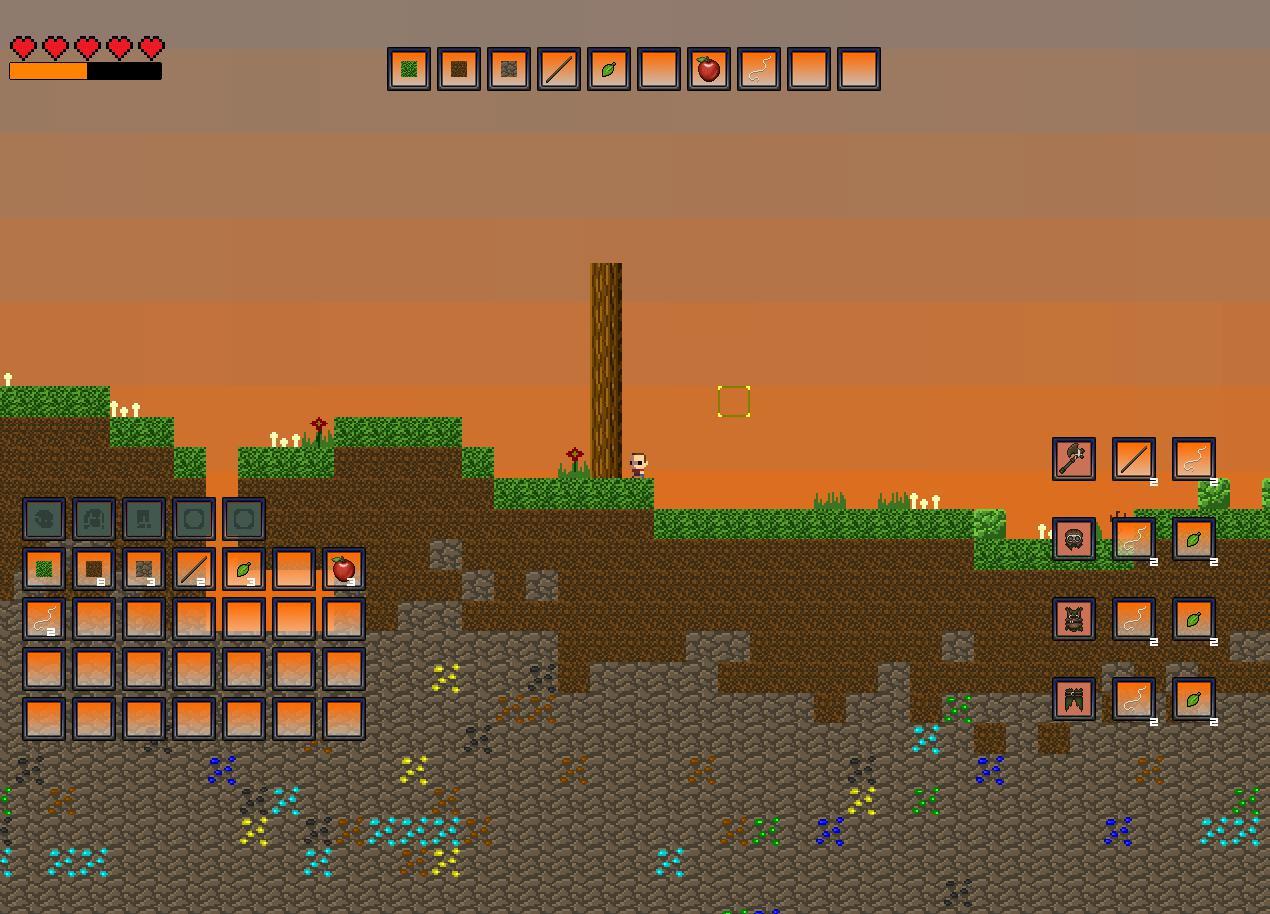Craft the axe from the recipe list
The width and height of the screenshot is (1270, 914).
point(1074,459)
